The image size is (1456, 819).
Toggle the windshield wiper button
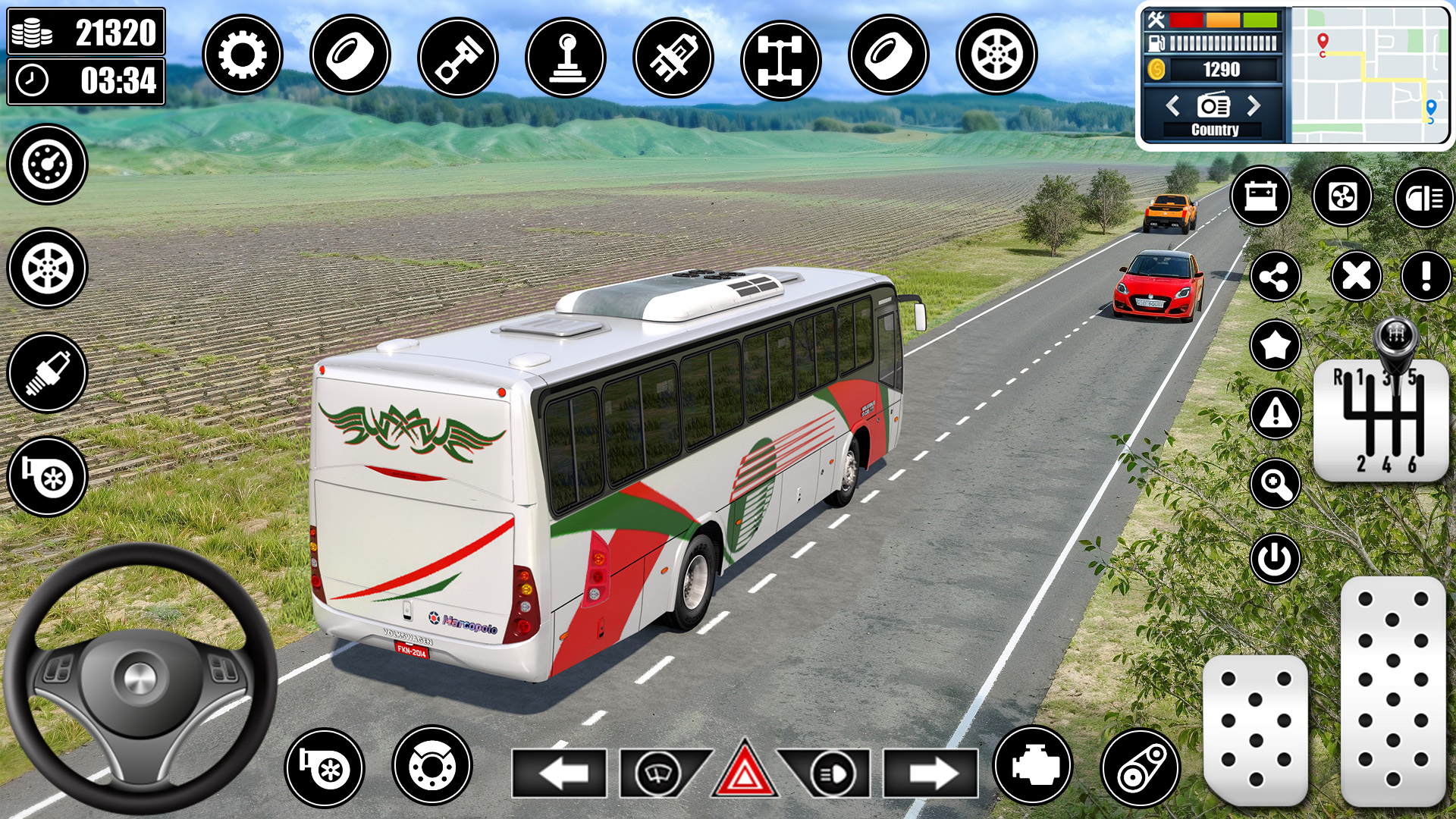pos(657,773)
